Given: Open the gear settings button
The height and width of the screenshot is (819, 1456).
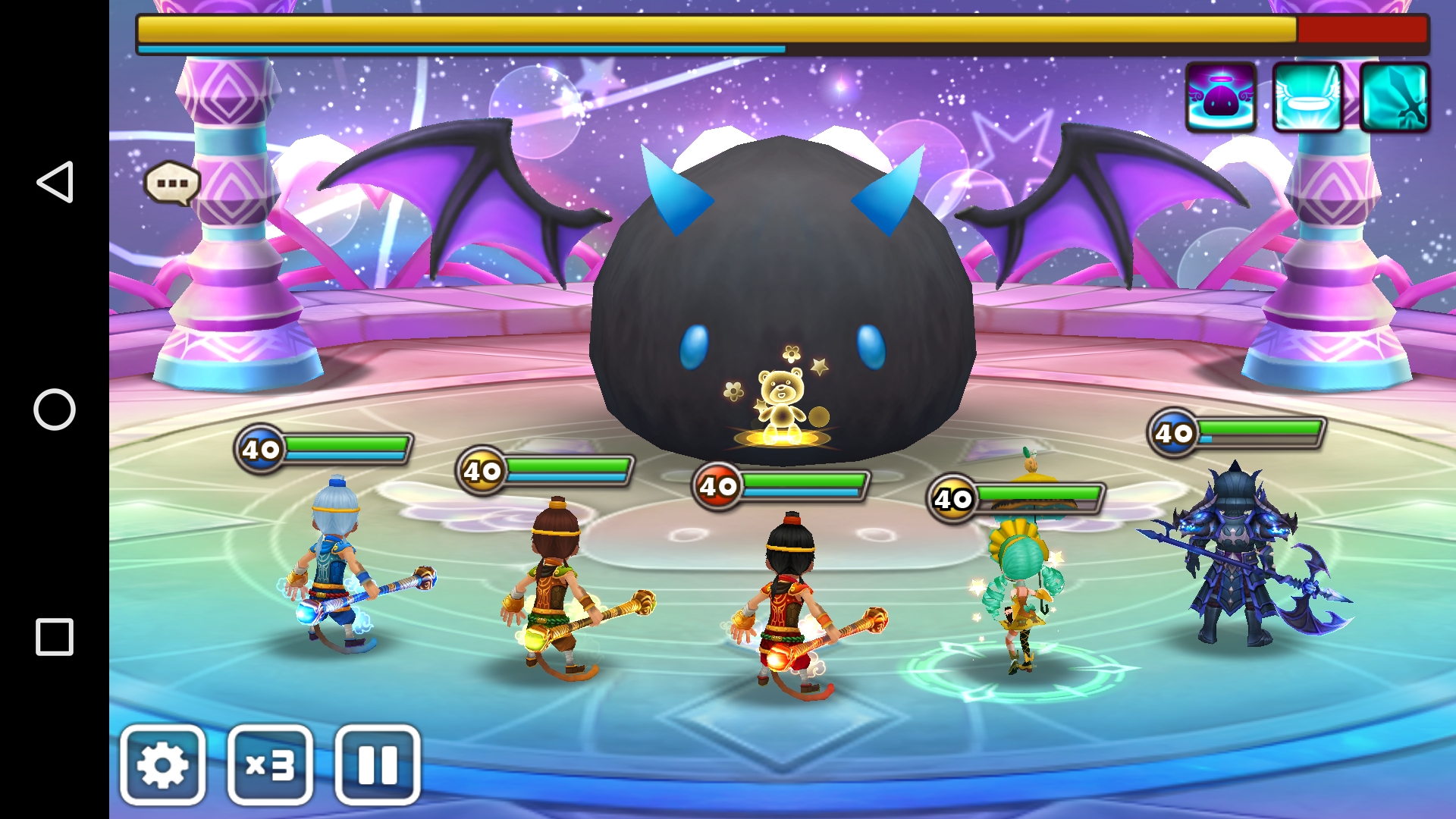Looking at the screenshot, I should (162, 764).
